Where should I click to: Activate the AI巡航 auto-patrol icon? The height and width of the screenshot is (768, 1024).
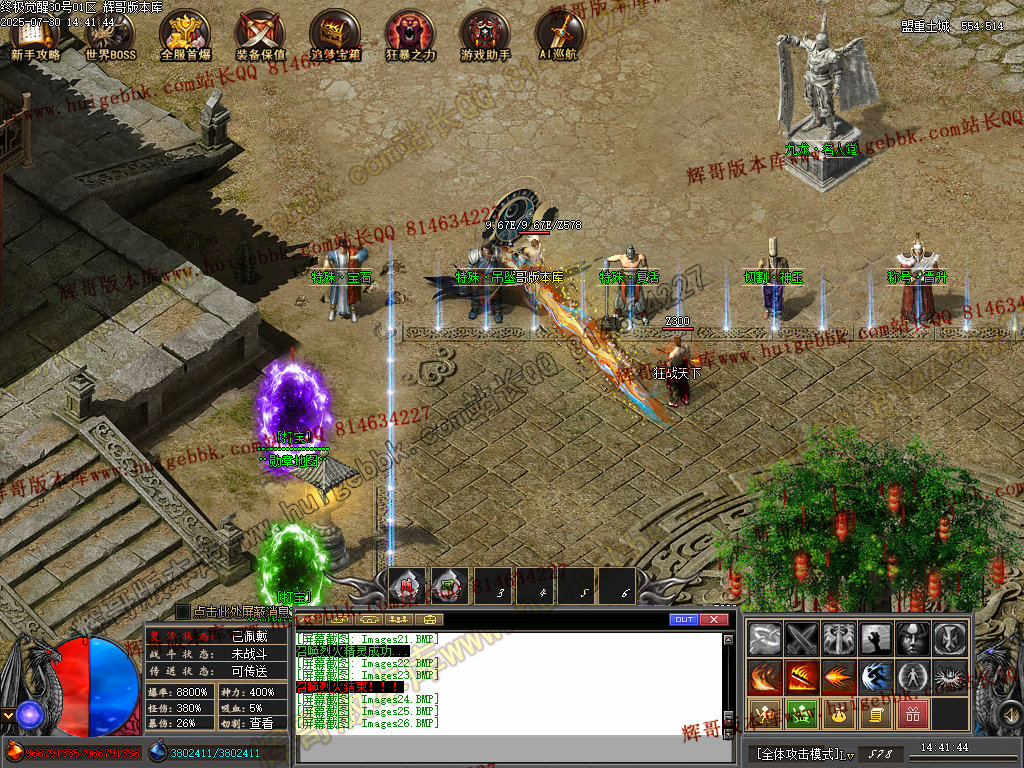pos(558,34)
